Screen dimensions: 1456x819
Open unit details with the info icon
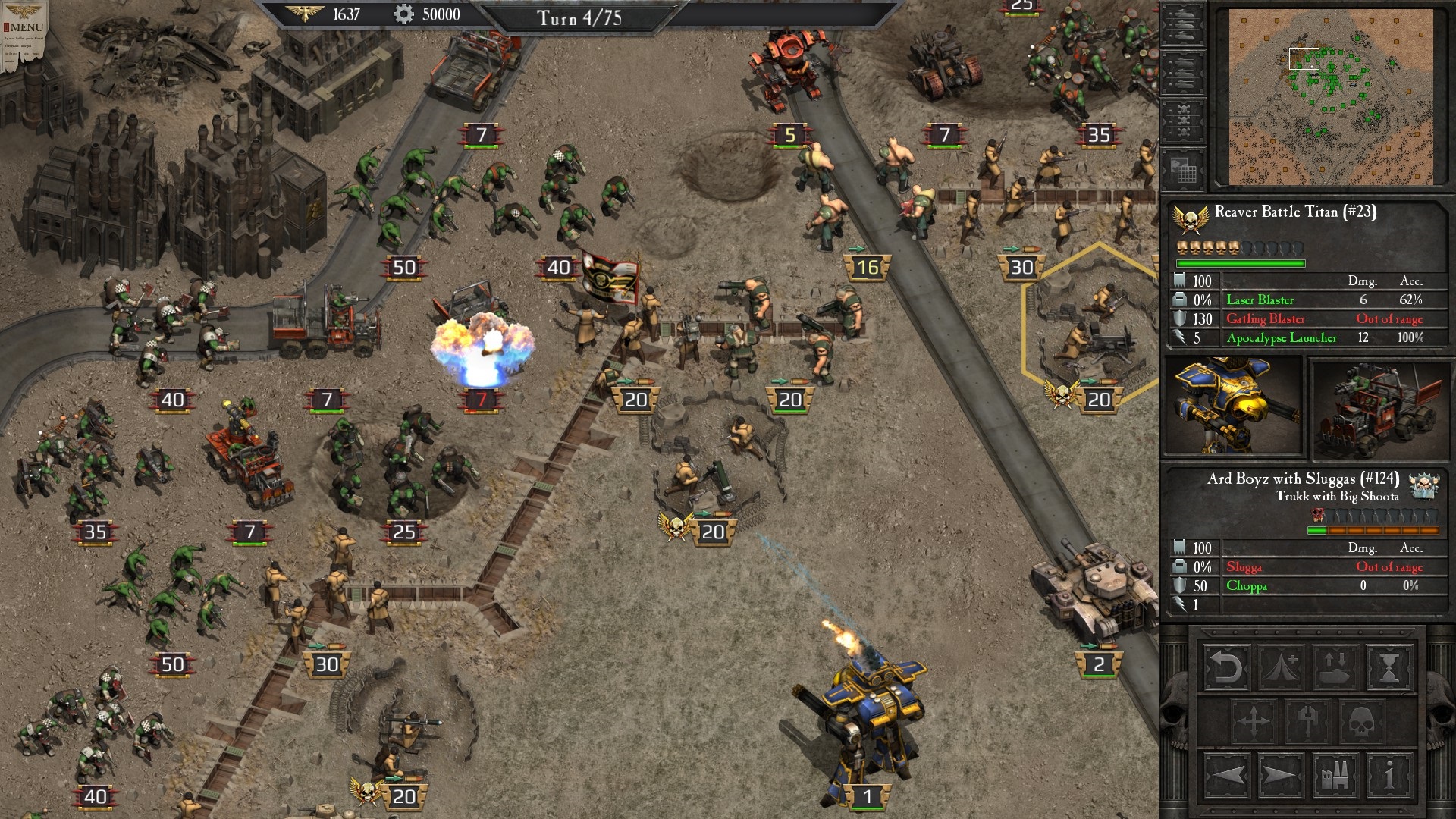pyautogui.click(x=1389, y=774)
